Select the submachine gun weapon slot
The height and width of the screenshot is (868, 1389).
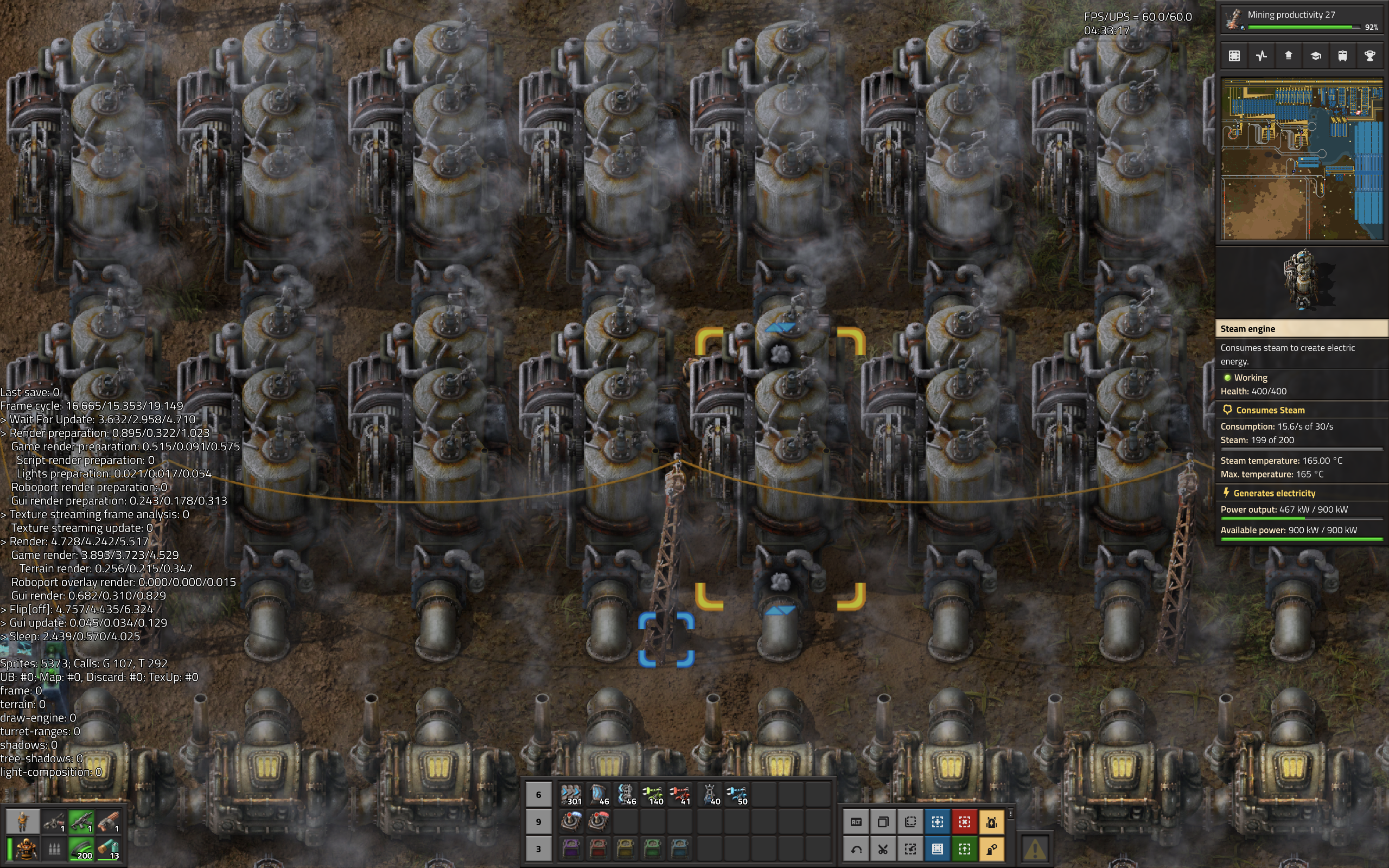pos(81,821)
